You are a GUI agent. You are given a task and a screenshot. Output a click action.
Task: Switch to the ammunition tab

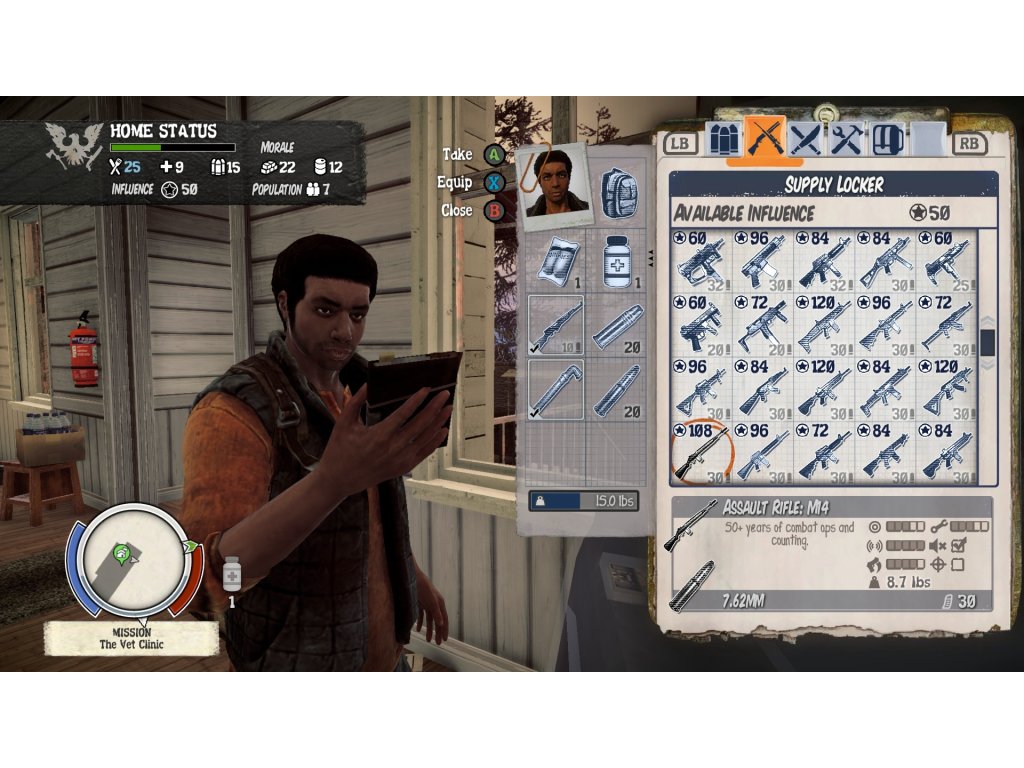coord(726,140)
